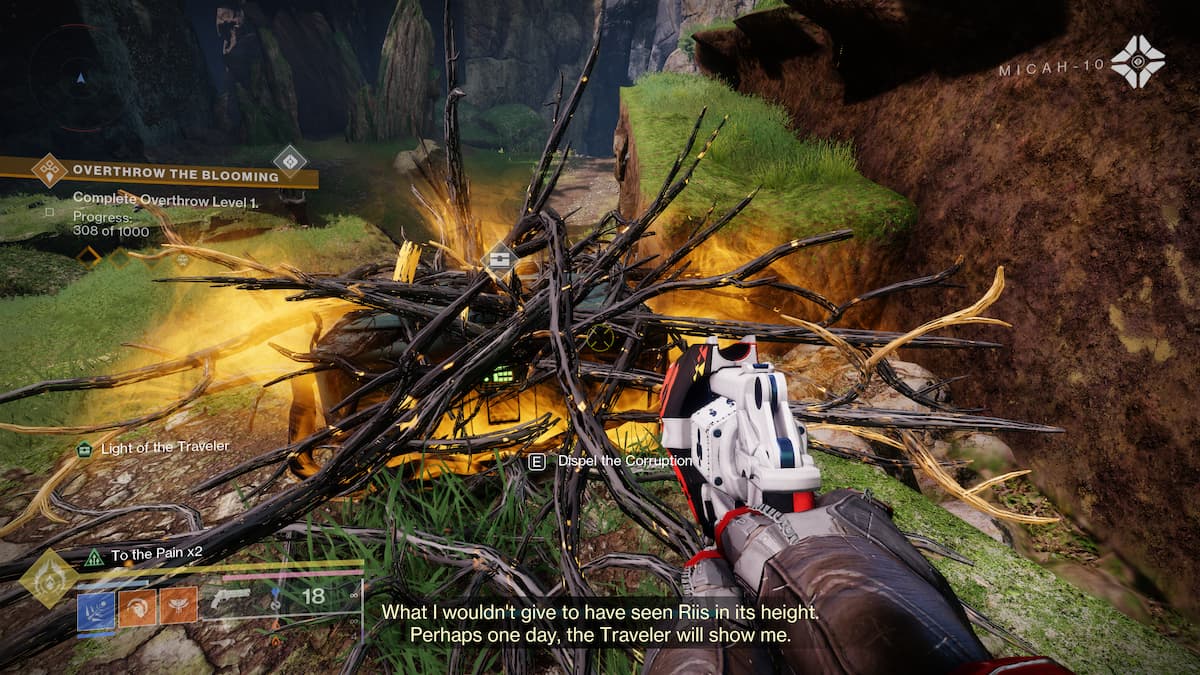Image resolution: width=1200 pixels, height=675 pixels.
Task: Trigger the orange melee ability icon
Action: coord(137,606)
